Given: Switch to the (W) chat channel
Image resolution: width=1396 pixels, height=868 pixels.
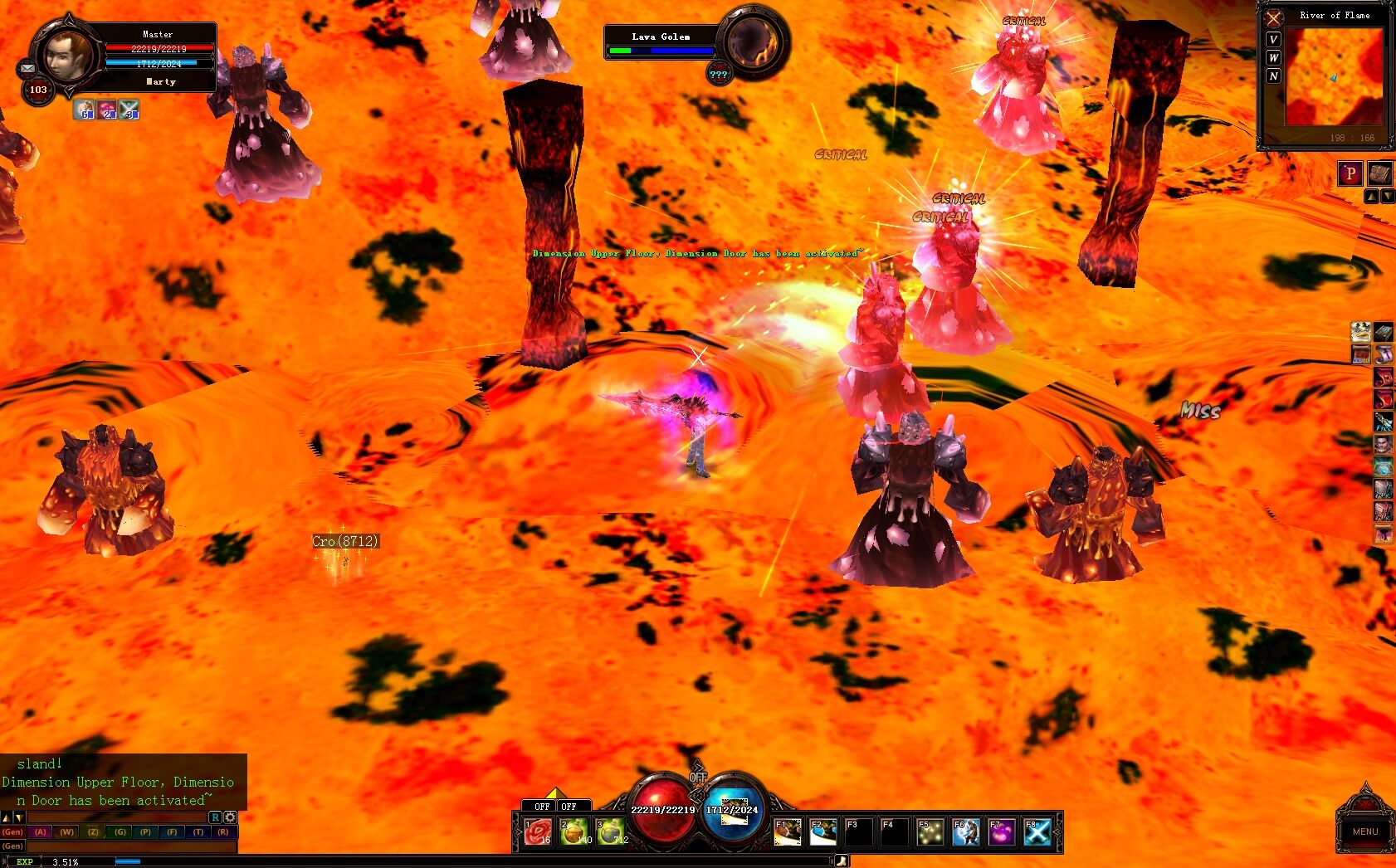Looking at the screenshot, I should (66, 831).
